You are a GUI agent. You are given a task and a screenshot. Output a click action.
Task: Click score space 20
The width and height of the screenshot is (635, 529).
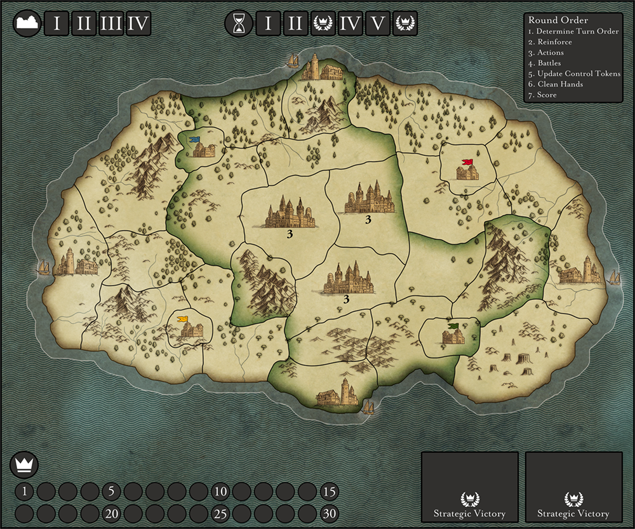112,513
